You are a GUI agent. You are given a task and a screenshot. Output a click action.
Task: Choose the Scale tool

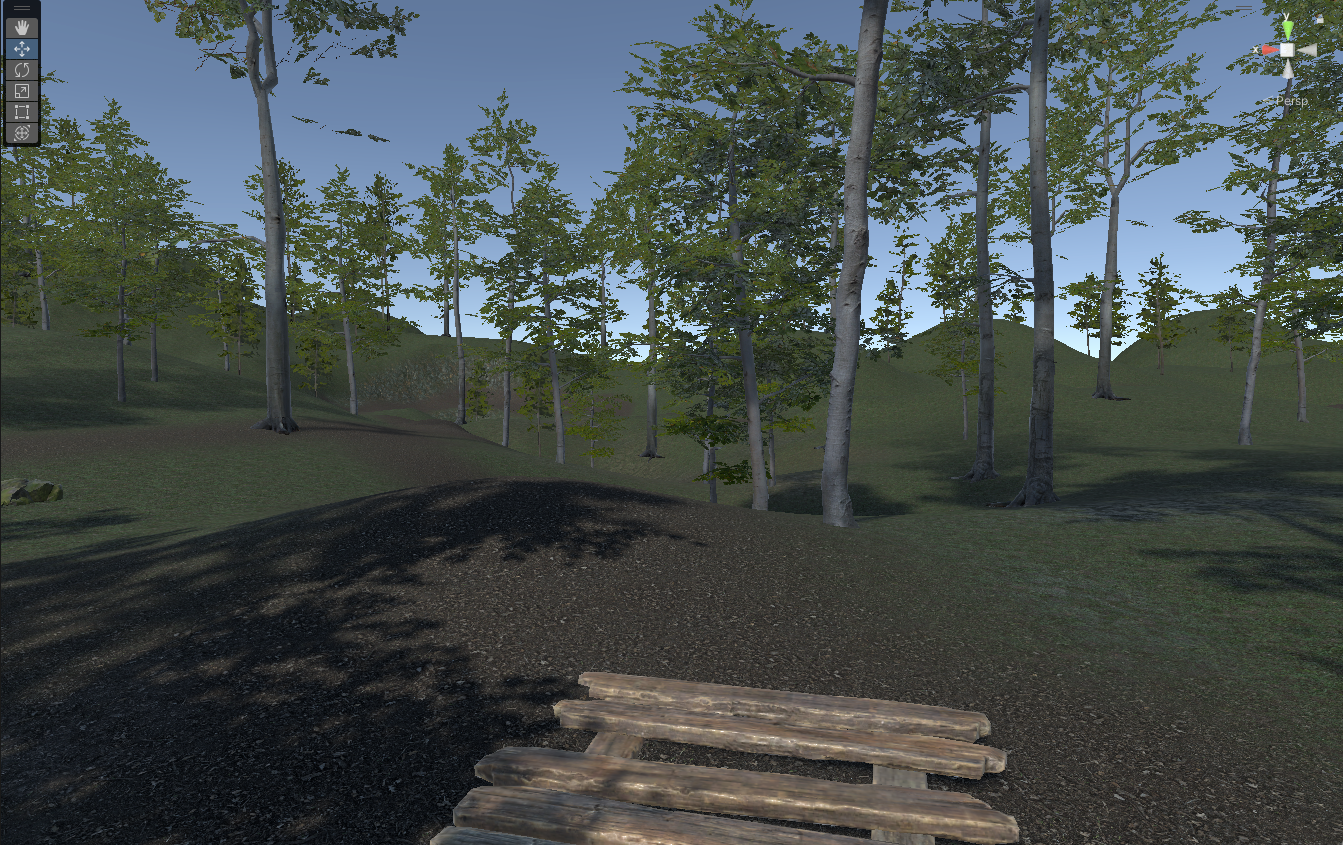22,90
